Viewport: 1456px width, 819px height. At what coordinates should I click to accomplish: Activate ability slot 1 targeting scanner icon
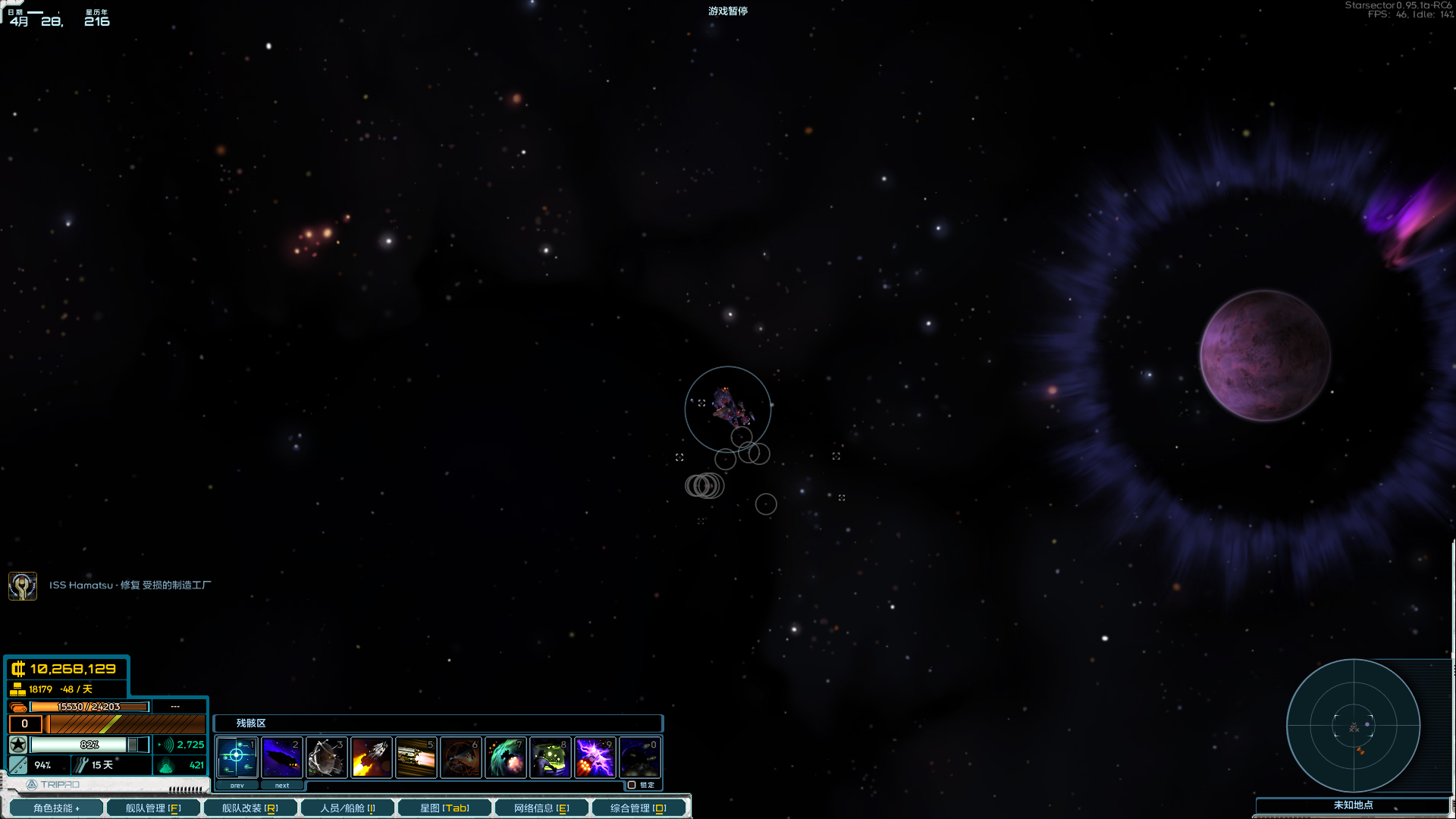coord(237,757)
